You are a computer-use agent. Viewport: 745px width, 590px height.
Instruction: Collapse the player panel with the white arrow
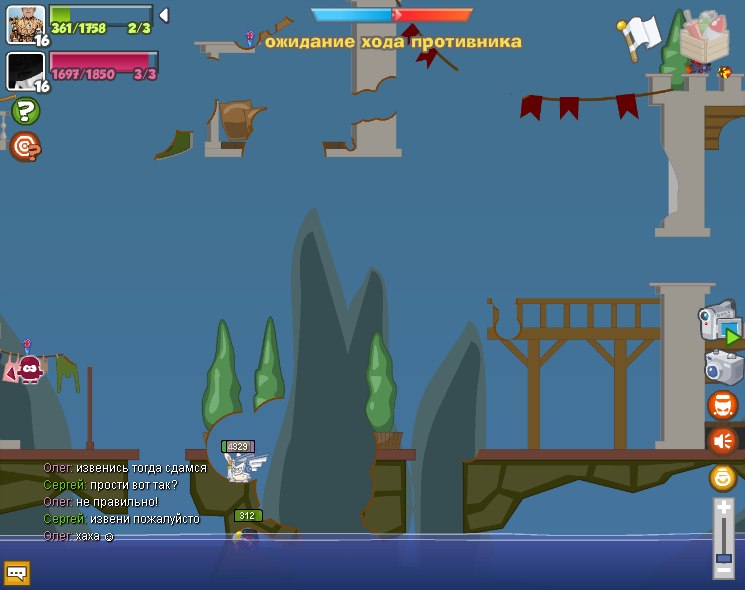(163, 15)
